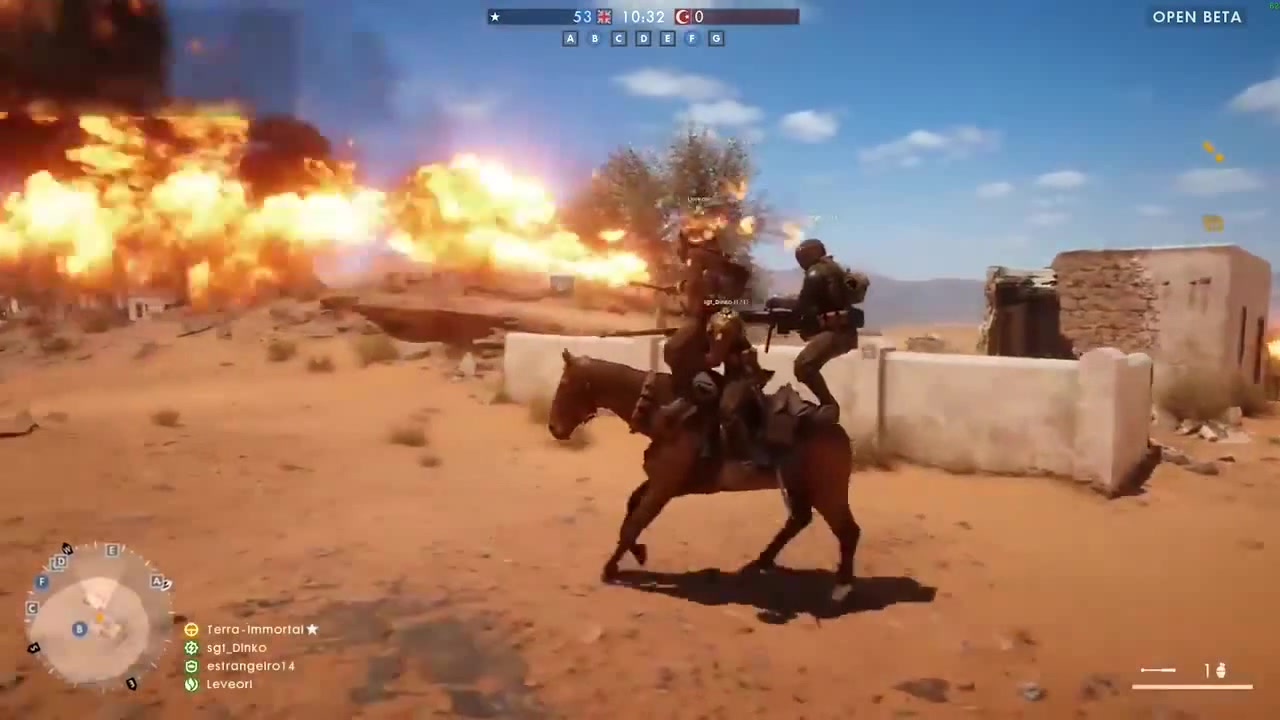The width and height of the screenshot is (1280, 720).
Task: Expand objective E marker on the minimap
Action: click(112, 550)
